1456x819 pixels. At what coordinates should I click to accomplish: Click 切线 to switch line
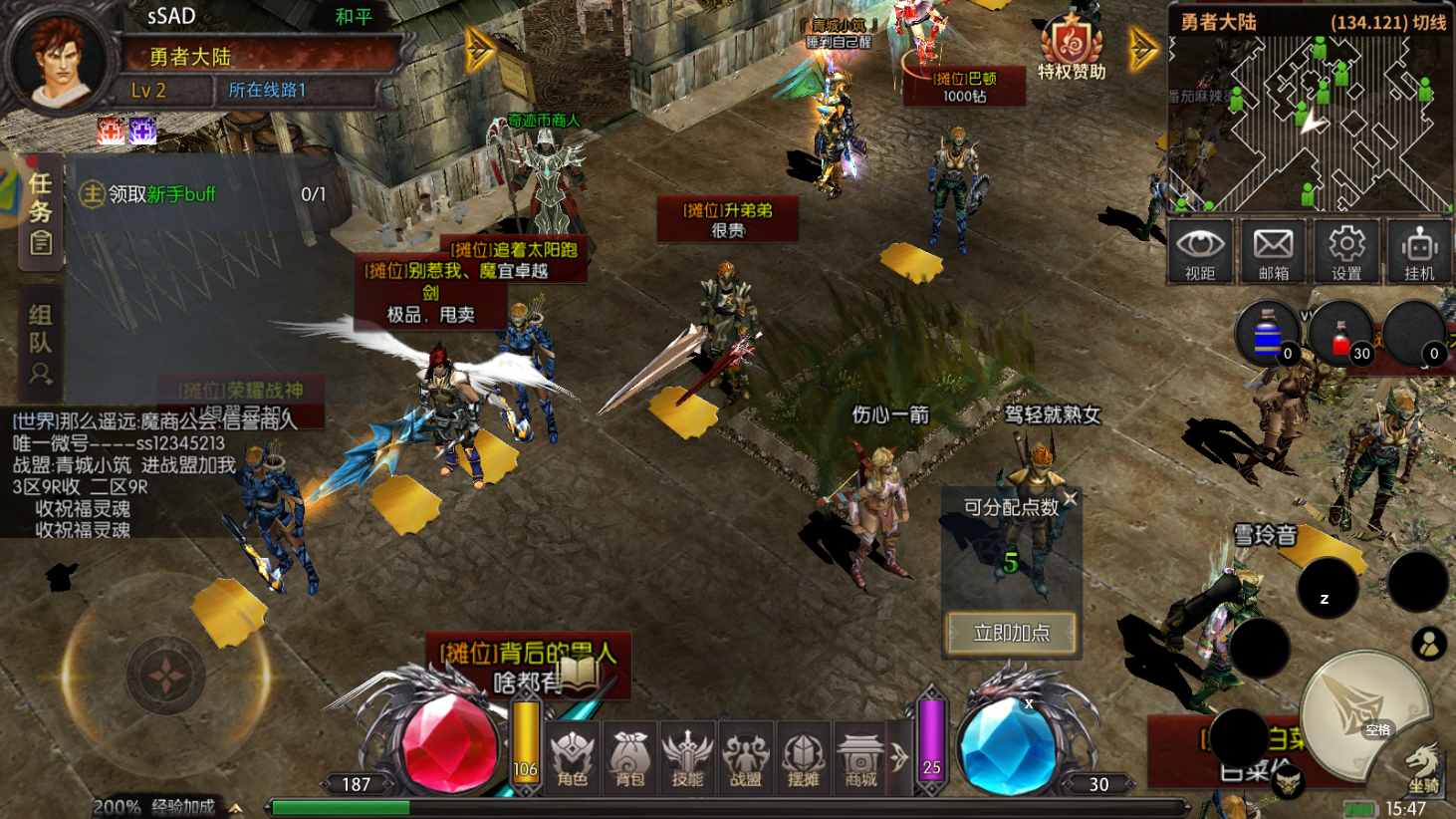click(1429, 22)
